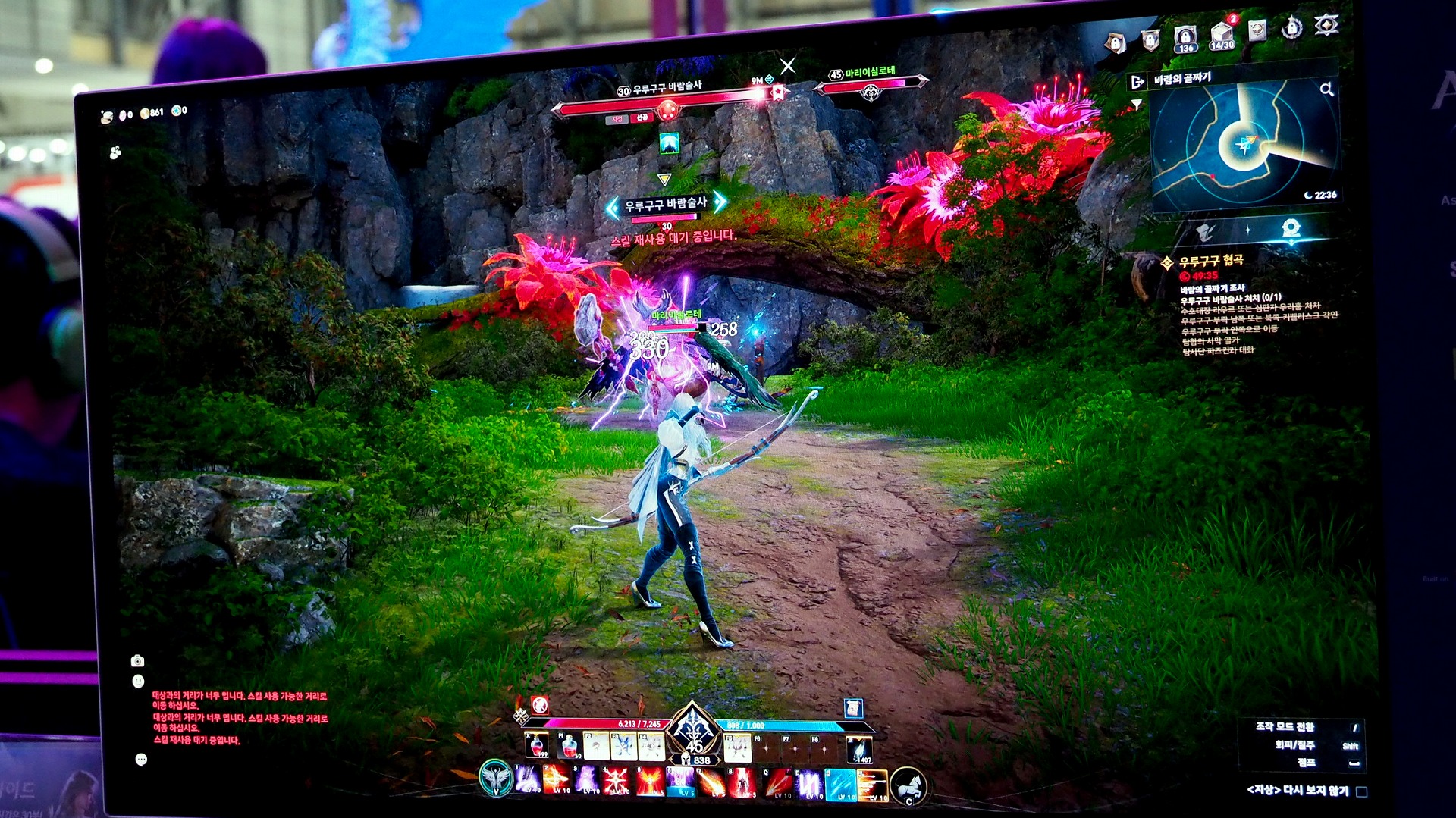This screenshot has width=1456, height=818.
Task: Tick the 다시 보지 않기 checkbox
Action: coord(1361,791)
